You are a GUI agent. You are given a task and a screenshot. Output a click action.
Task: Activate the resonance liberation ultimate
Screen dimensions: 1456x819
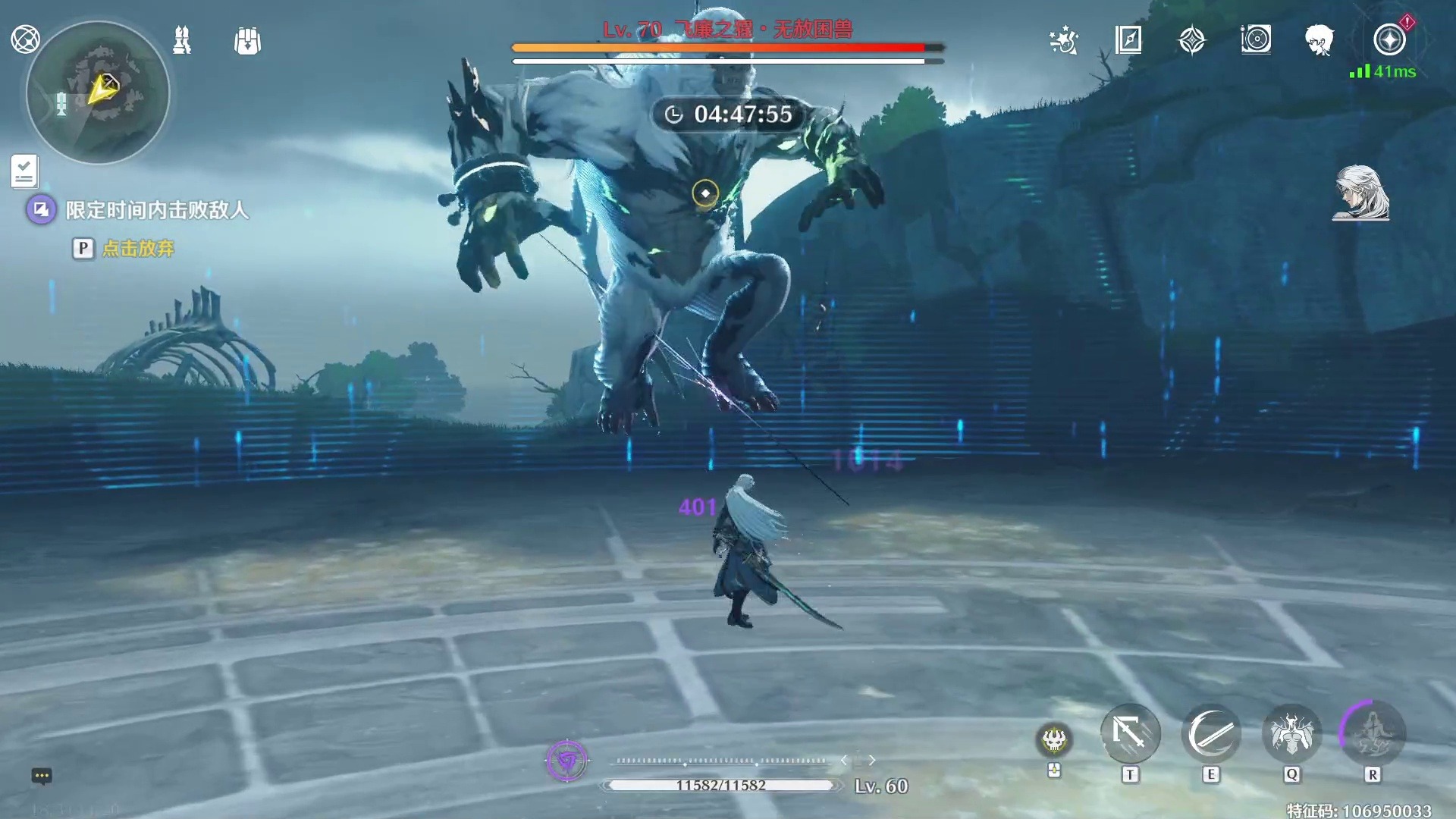click(x=1373, y=734)
